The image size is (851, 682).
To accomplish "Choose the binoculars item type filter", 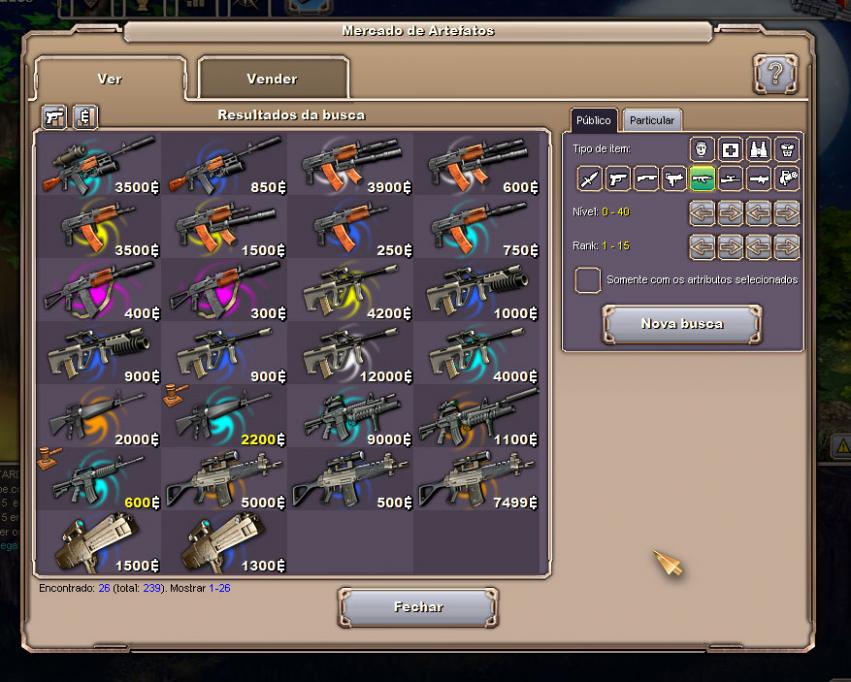I will point(759,150).
